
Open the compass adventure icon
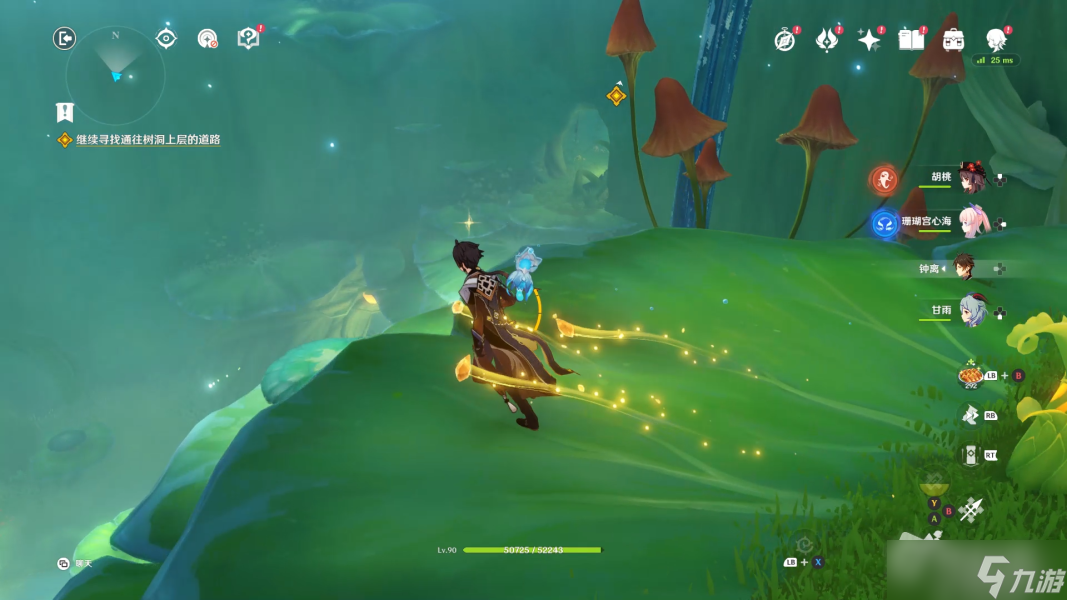(785, 40)
